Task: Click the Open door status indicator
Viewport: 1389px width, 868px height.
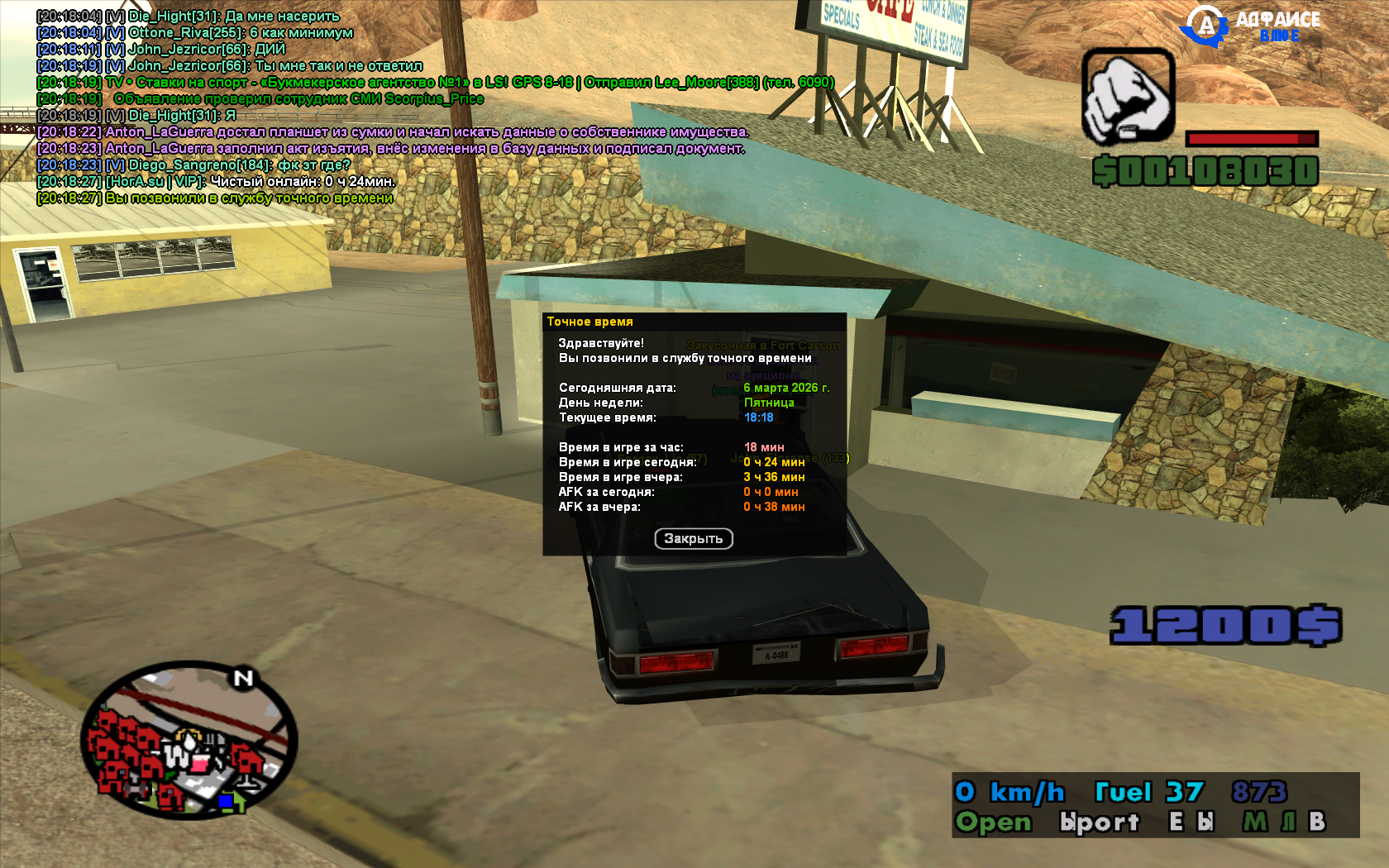Action: (993, 822)
